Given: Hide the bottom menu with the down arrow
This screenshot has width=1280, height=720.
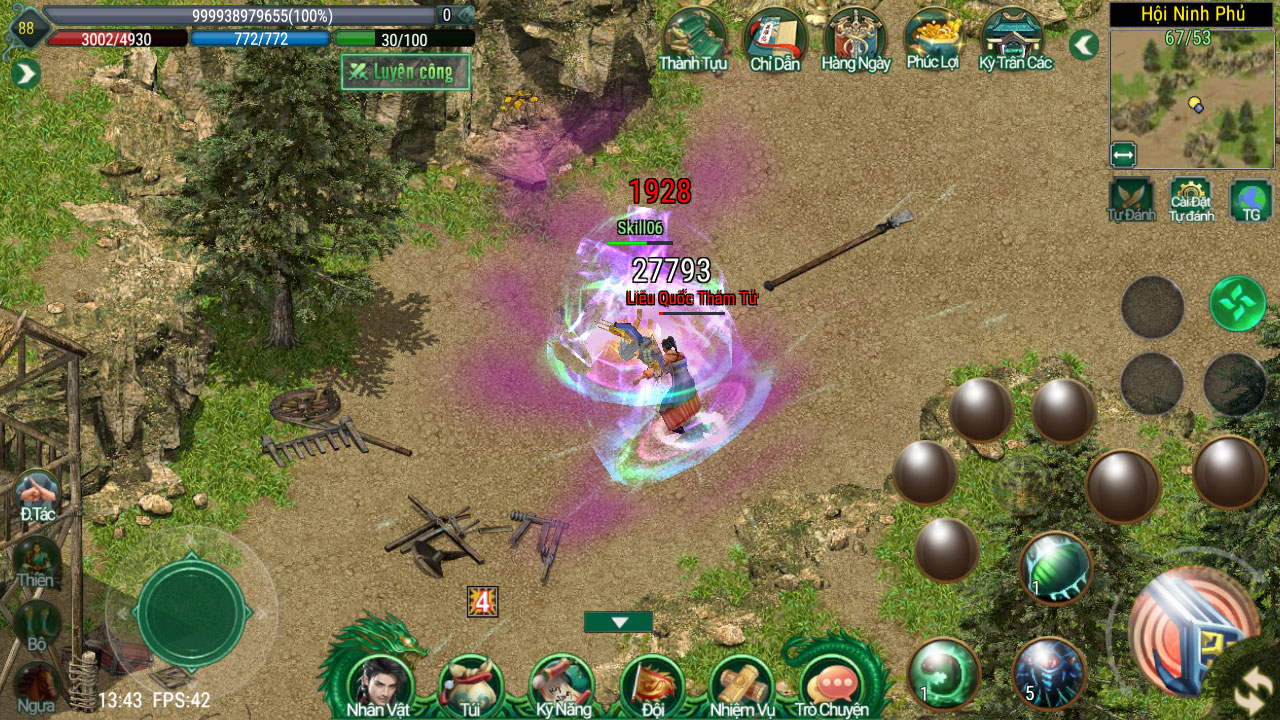Looking at the screenshot, I should coord(618,622).
